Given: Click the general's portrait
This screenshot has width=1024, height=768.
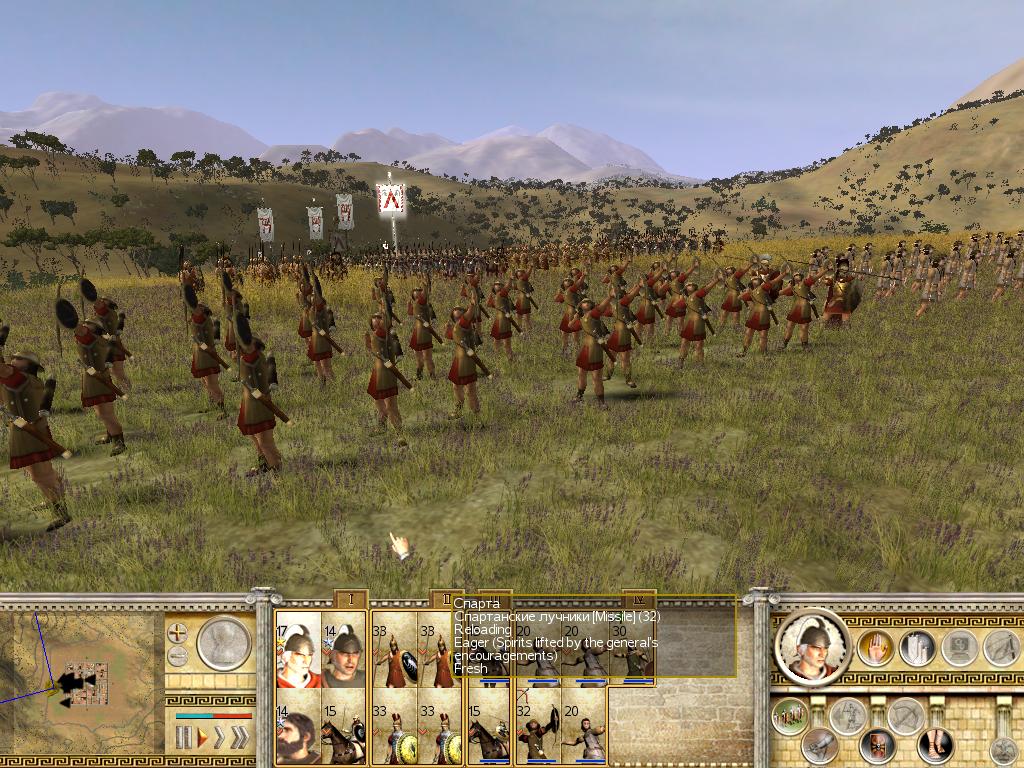Looking at the screenshot, I should pos(812,648).
